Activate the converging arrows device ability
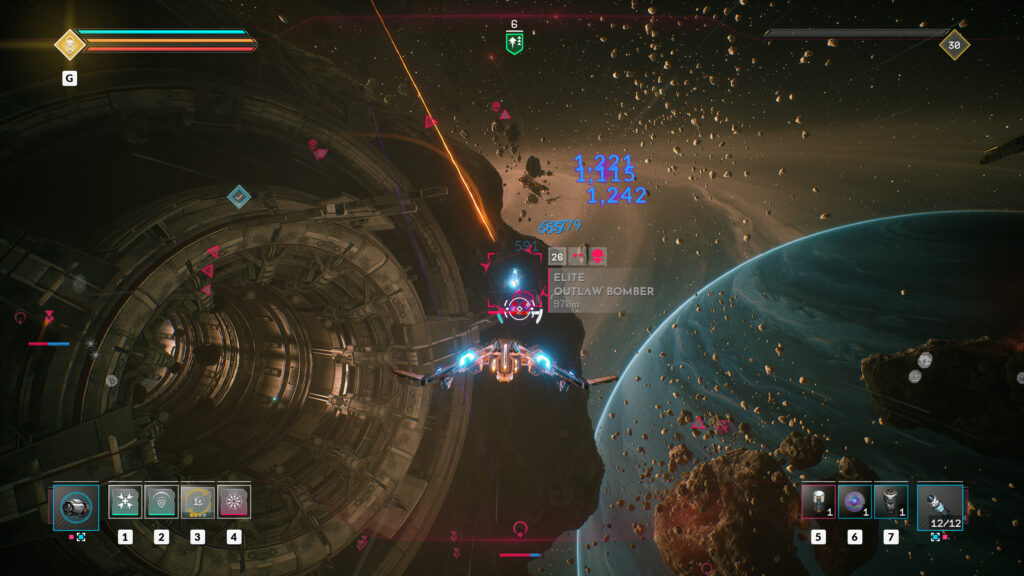Image resolution: width=1024 pixels, height=576 pixels. pyautogui.click(x=125, y=502)
